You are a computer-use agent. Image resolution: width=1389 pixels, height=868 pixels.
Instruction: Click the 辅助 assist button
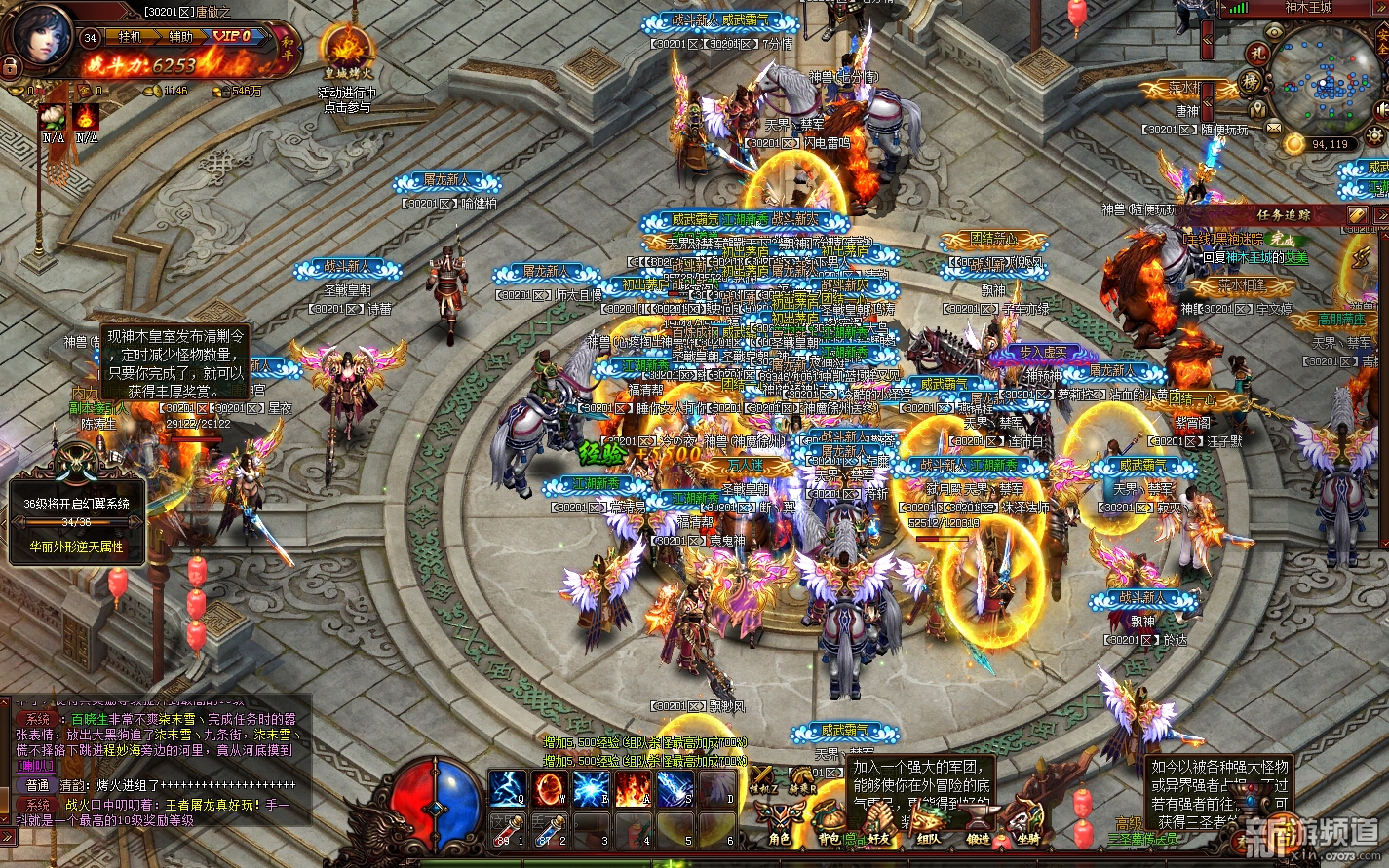click(181, 36)
